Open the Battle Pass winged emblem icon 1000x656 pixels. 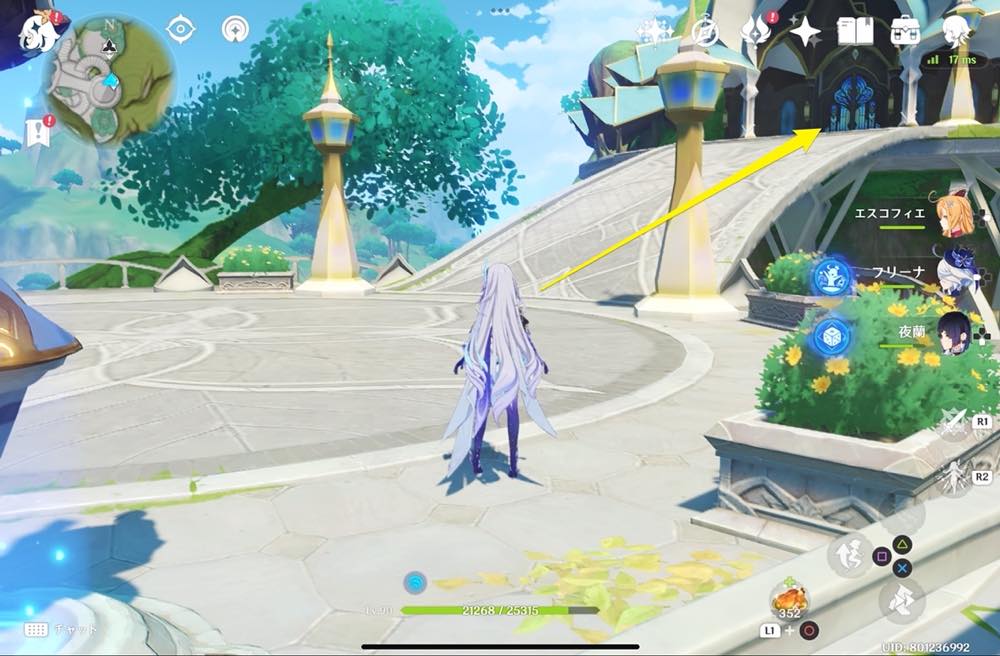[x=755, y=31]
